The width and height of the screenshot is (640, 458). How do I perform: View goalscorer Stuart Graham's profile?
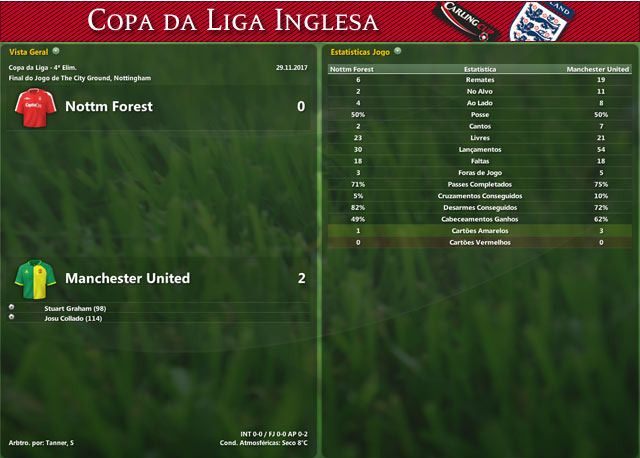coord(75,308)
